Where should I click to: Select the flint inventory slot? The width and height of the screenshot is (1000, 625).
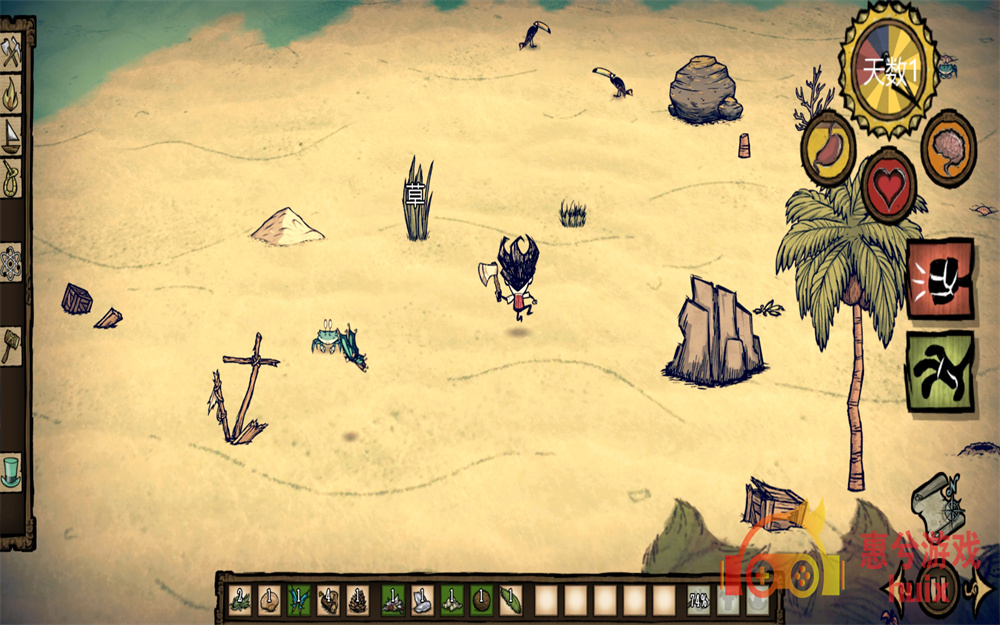point(422,599)
